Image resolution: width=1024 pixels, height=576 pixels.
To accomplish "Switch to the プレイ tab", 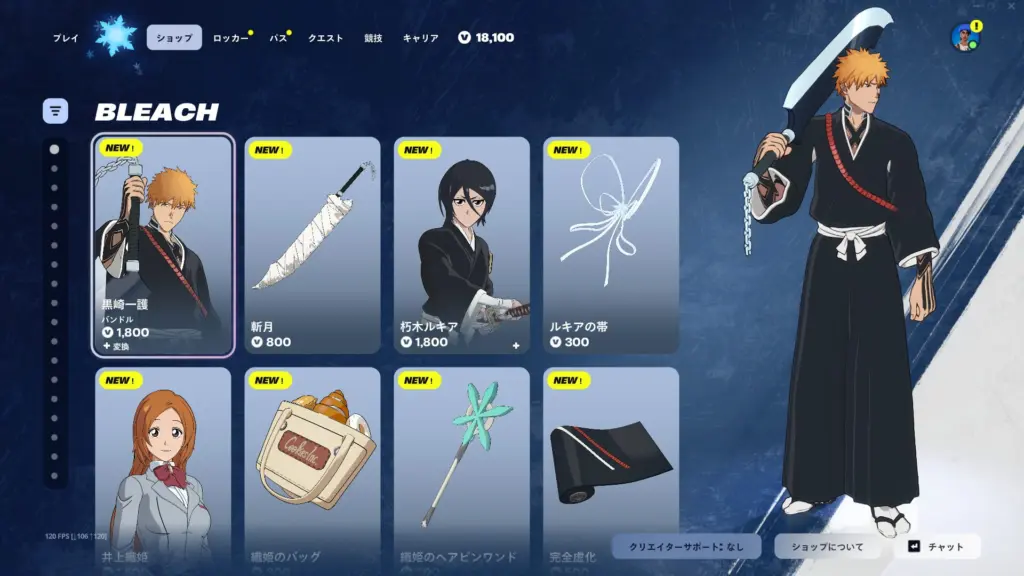I will click(x=66, y=38).
